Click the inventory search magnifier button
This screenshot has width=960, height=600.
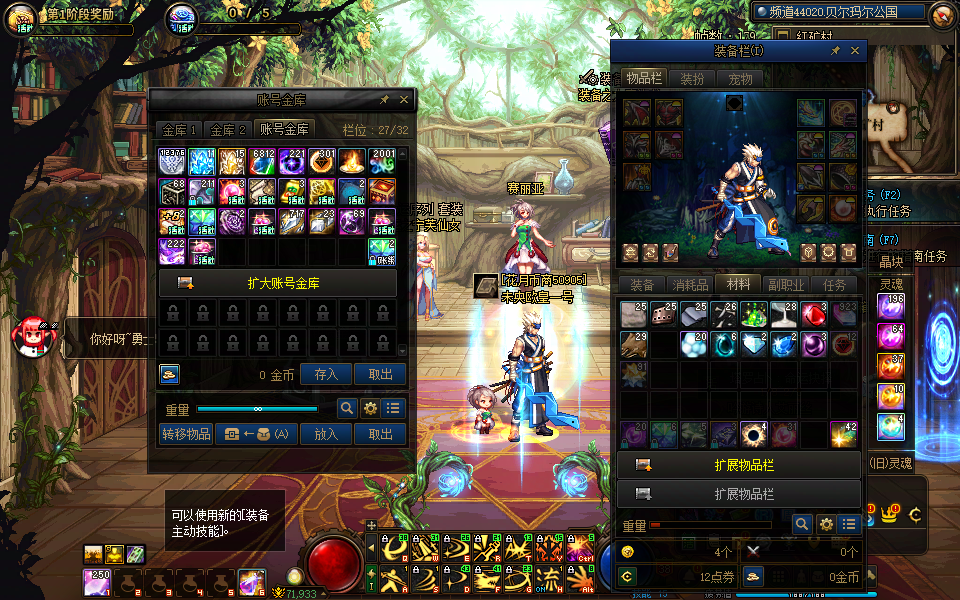[x=802, y=524]
